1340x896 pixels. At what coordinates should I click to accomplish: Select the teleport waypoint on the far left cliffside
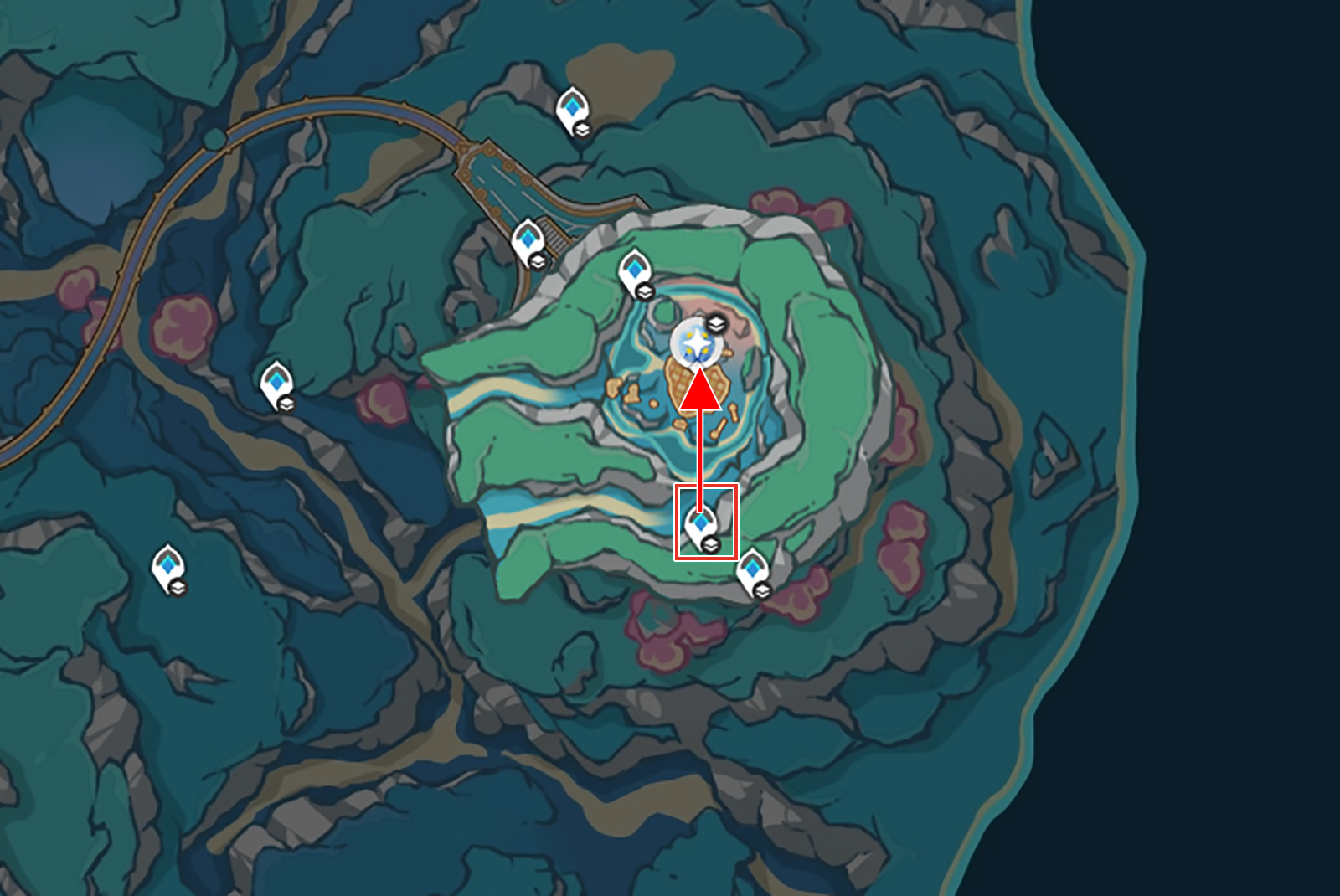278,381
